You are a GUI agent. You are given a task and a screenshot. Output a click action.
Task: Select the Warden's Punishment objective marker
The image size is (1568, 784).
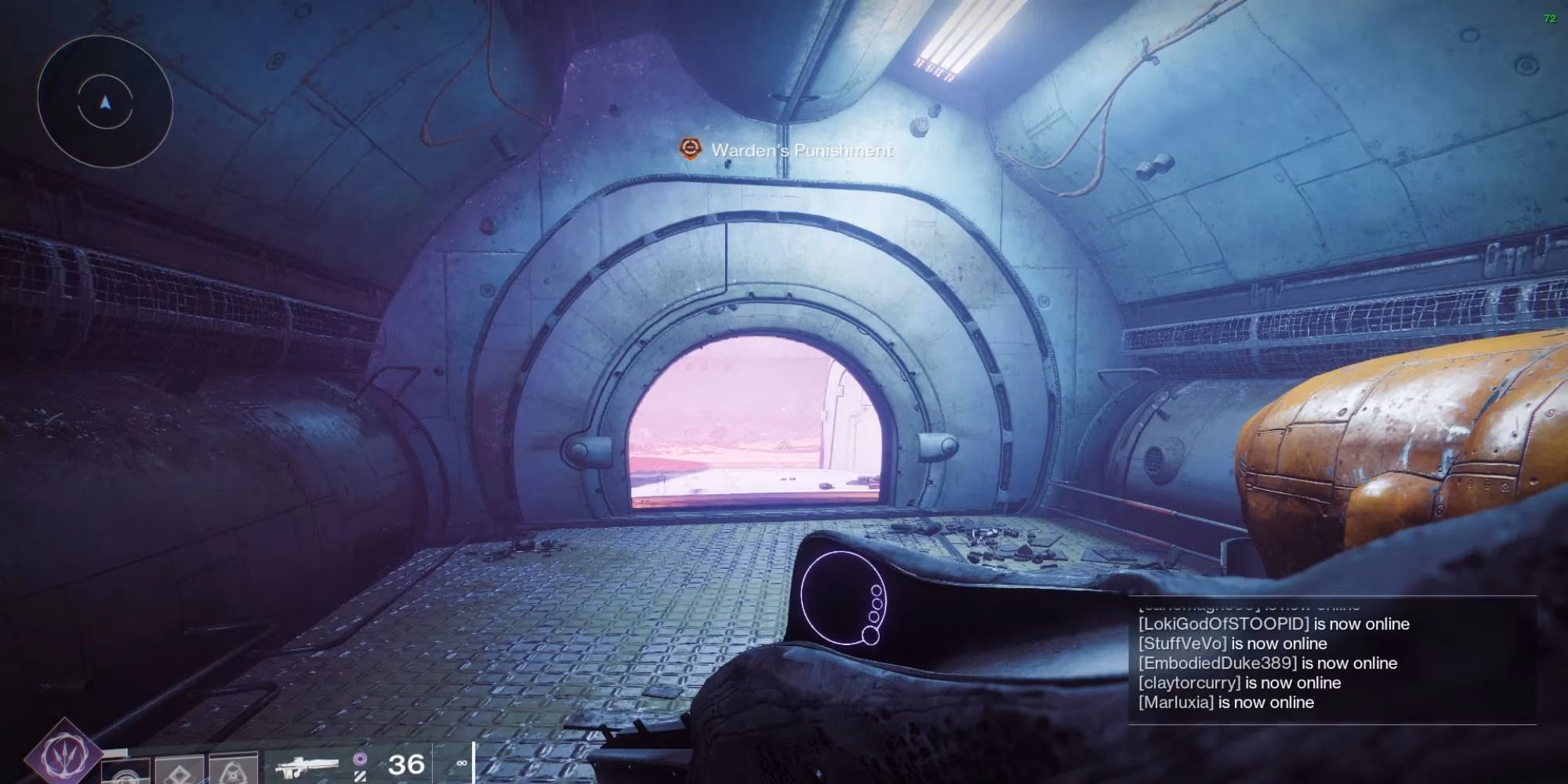coord(689,149)
